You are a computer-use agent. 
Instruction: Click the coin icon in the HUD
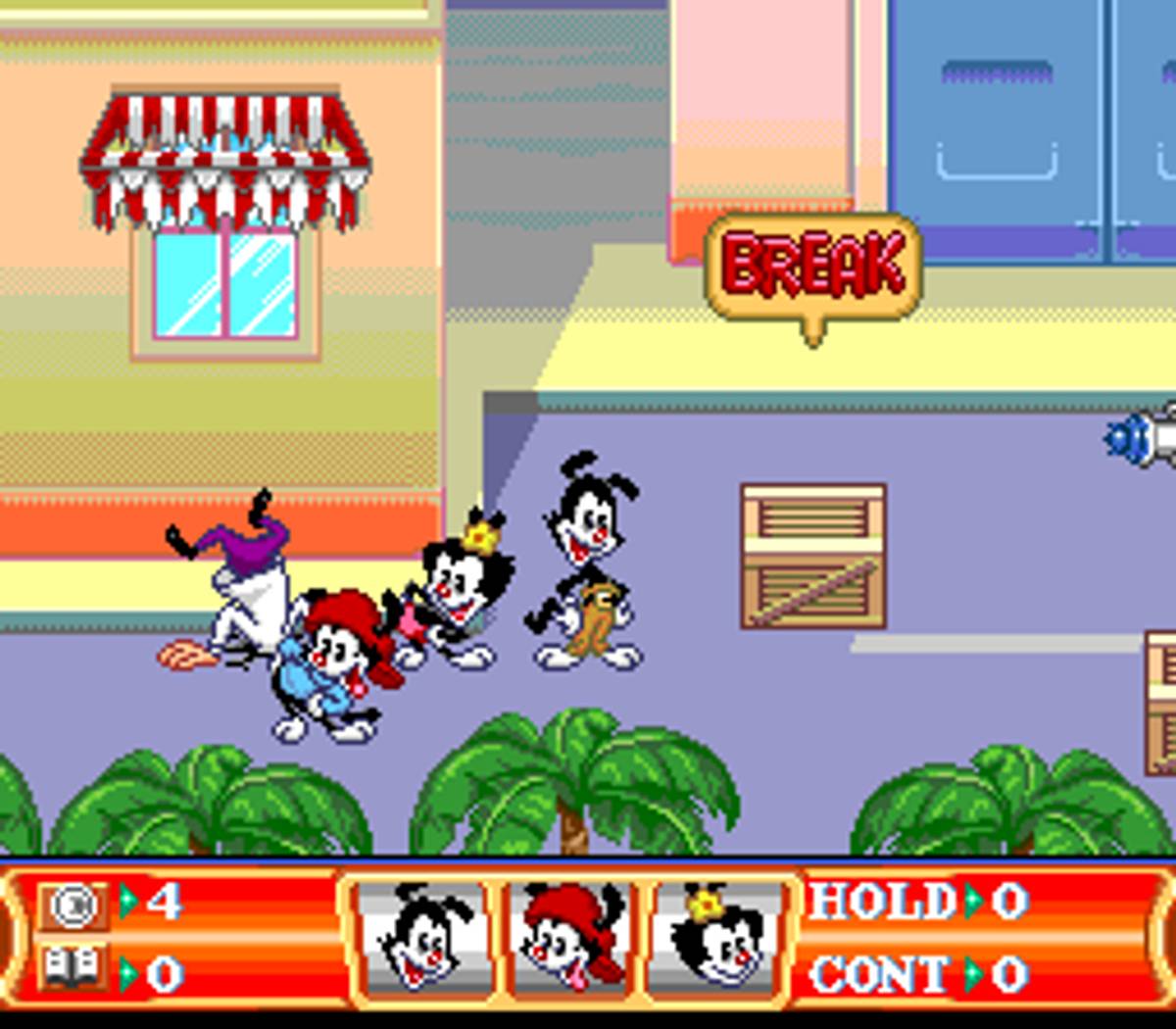(73, 905)
